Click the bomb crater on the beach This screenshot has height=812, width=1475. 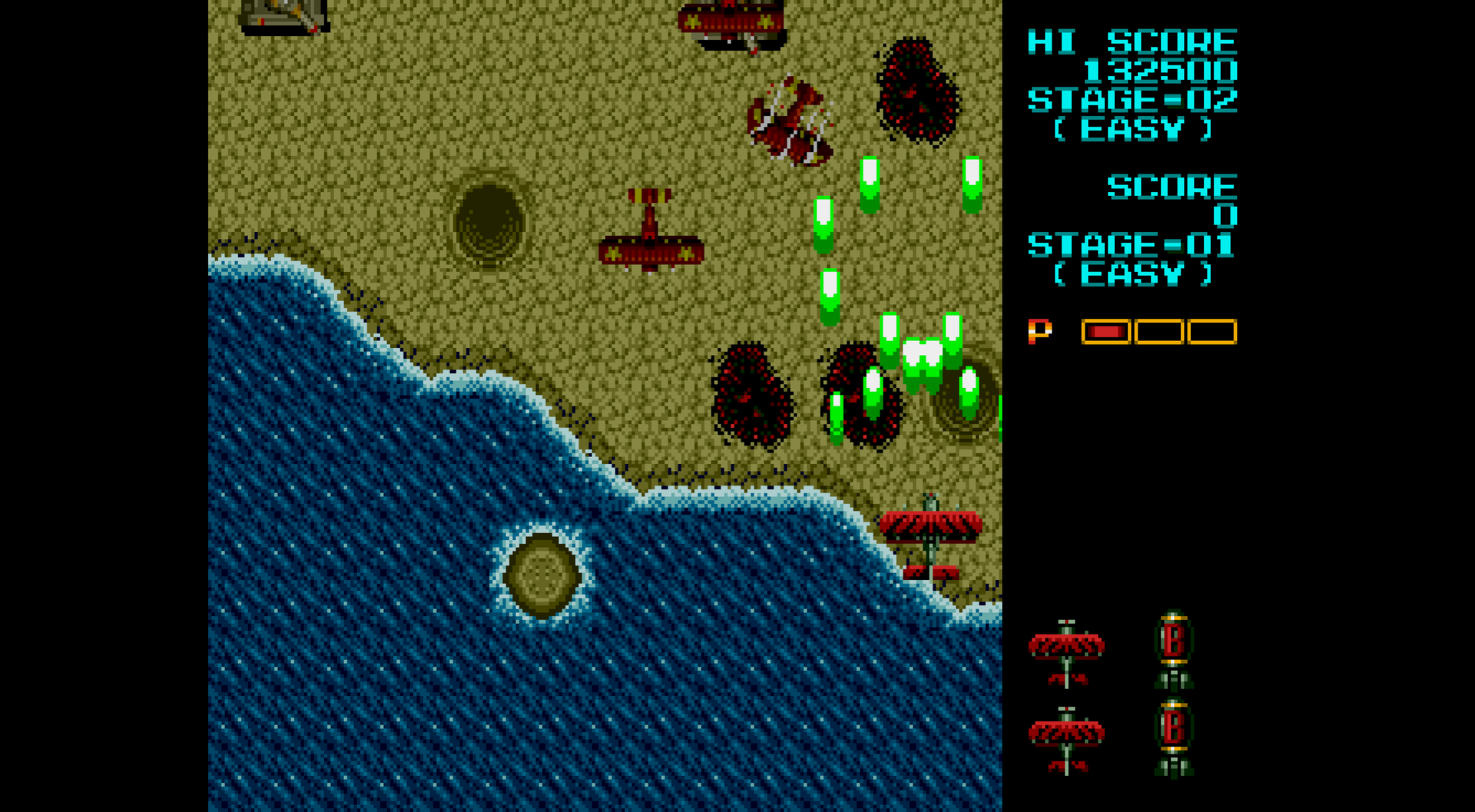(x=489, y=219)
